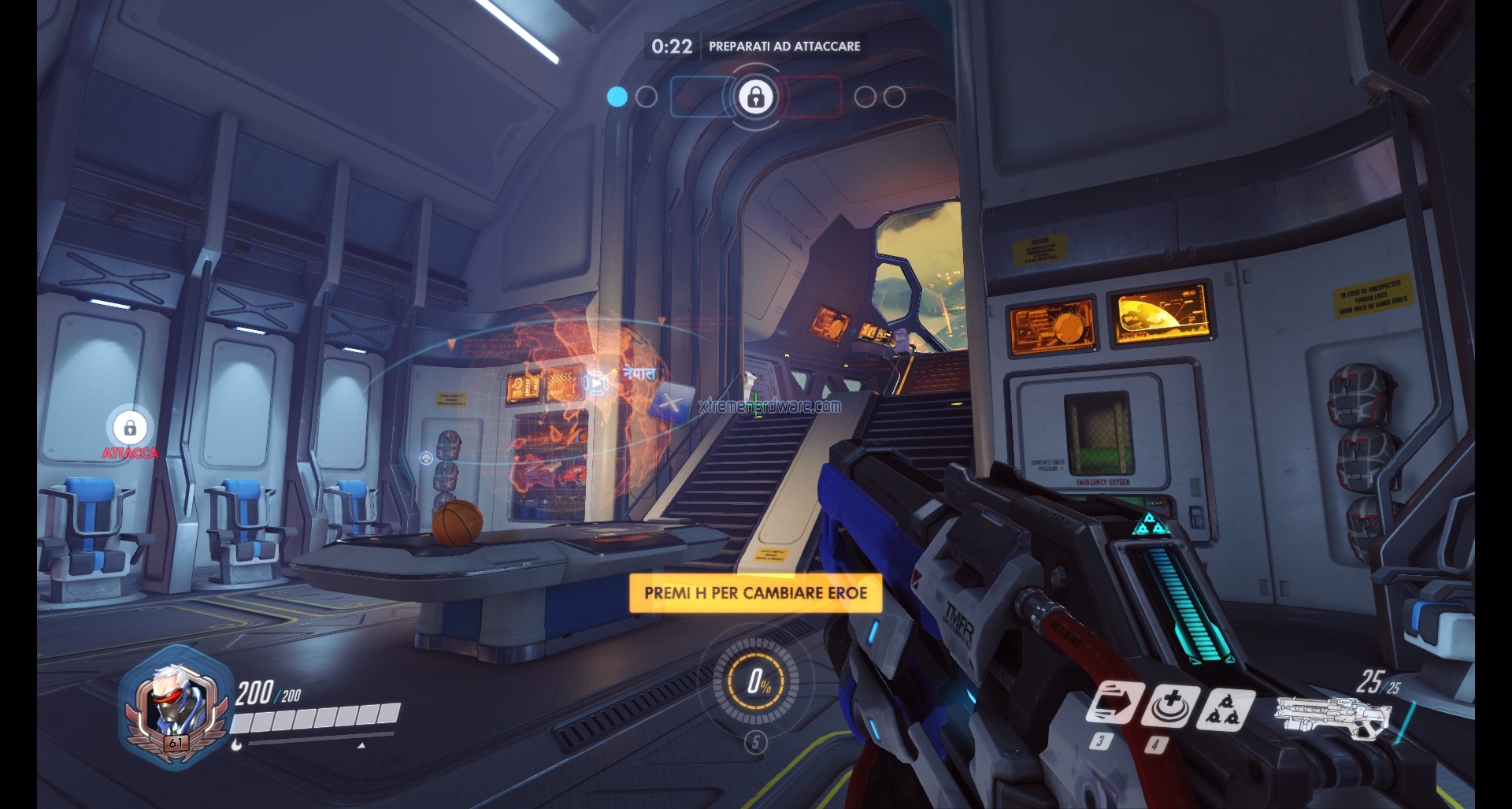Image resolution: width=1512 pixels, height=809 pixels.
Task: Open the PREPARATI AD ATTACCARE objective banner
Action: 784,46
